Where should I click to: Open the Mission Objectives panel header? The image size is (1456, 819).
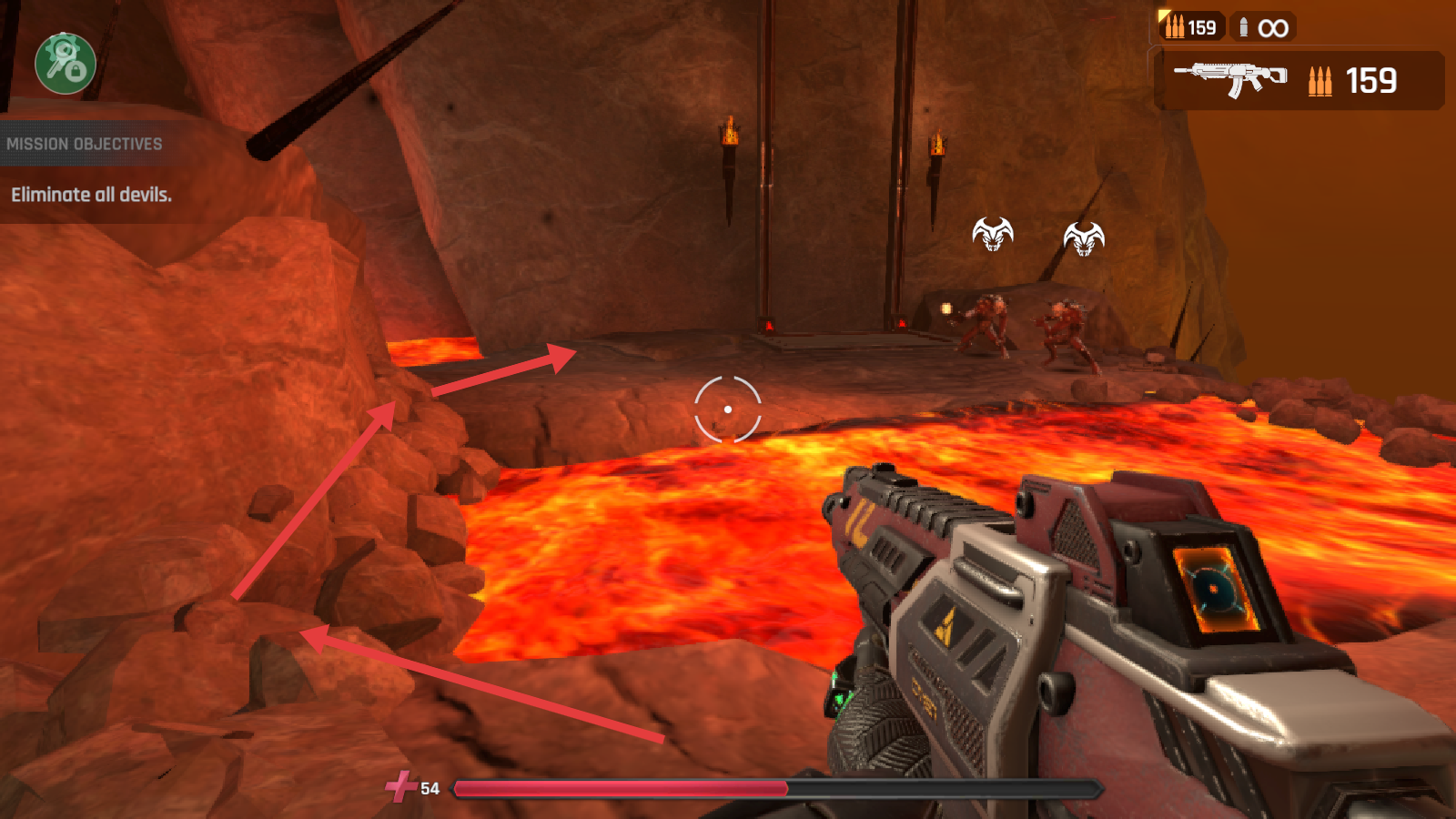[85, 144]
